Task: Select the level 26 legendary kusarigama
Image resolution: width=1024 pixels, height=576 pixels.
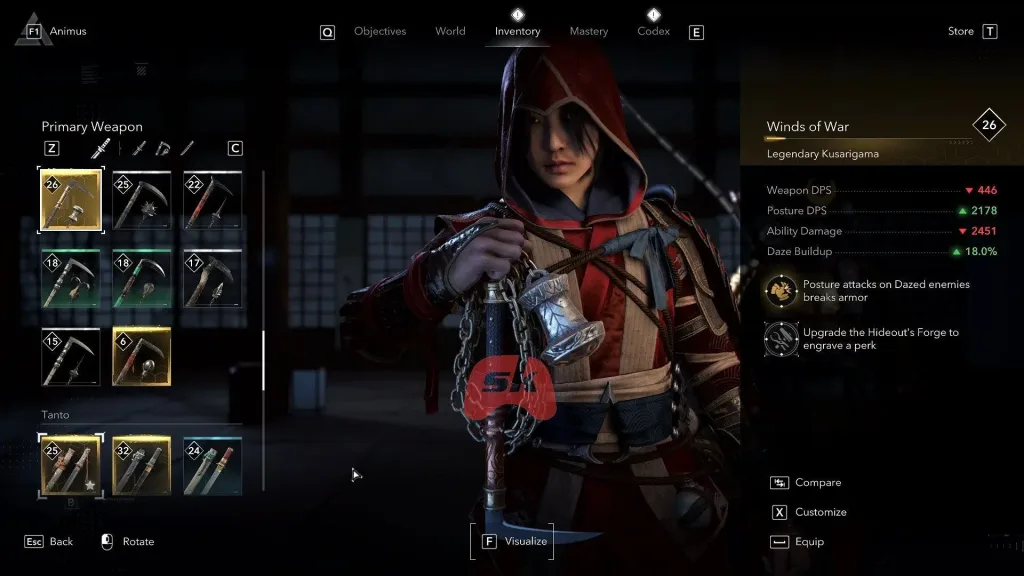Action: pyautogui.click(x=70, y=200)
